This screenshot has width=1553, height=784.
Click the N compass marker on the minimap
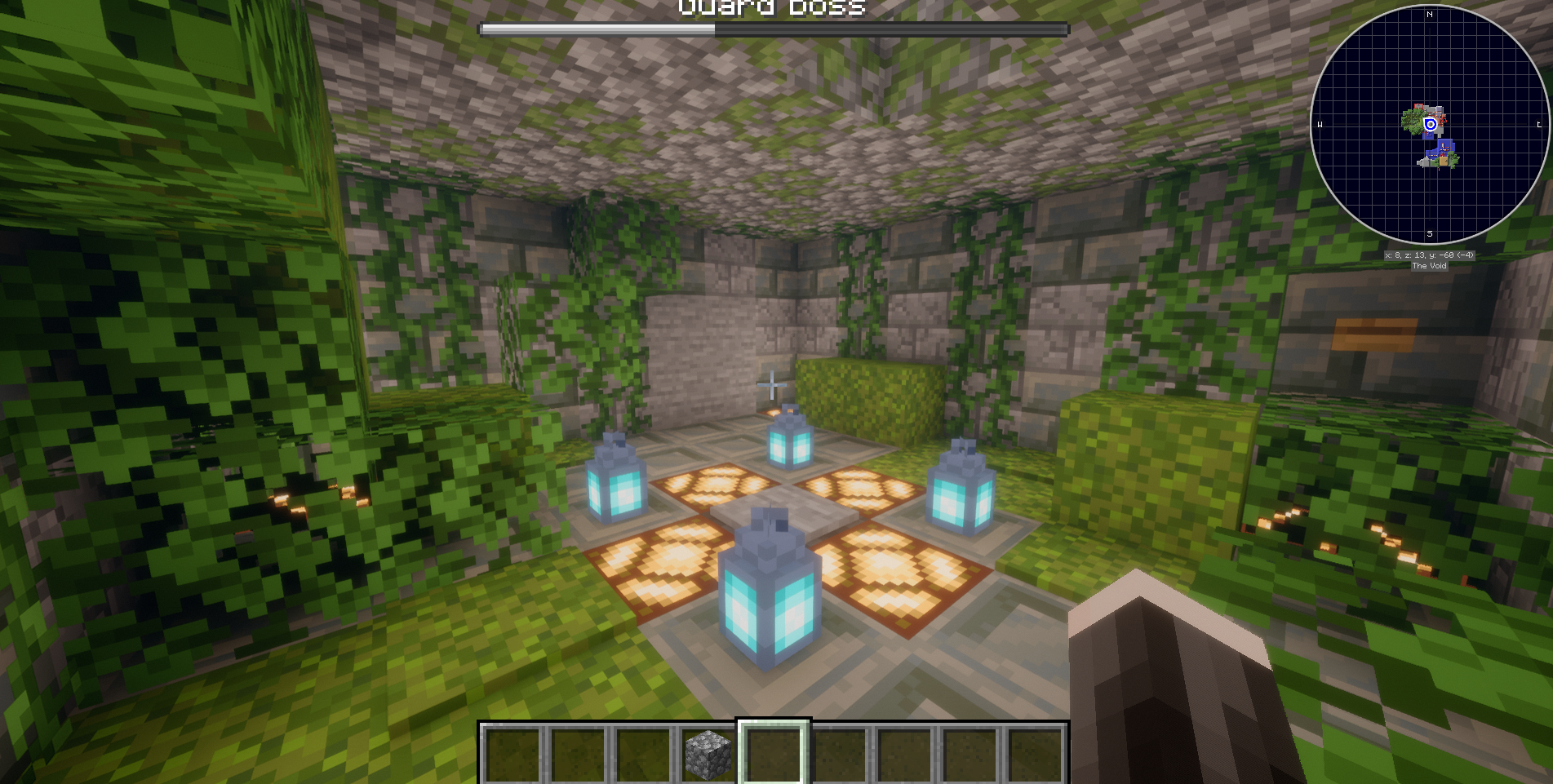coord(1429,14)
